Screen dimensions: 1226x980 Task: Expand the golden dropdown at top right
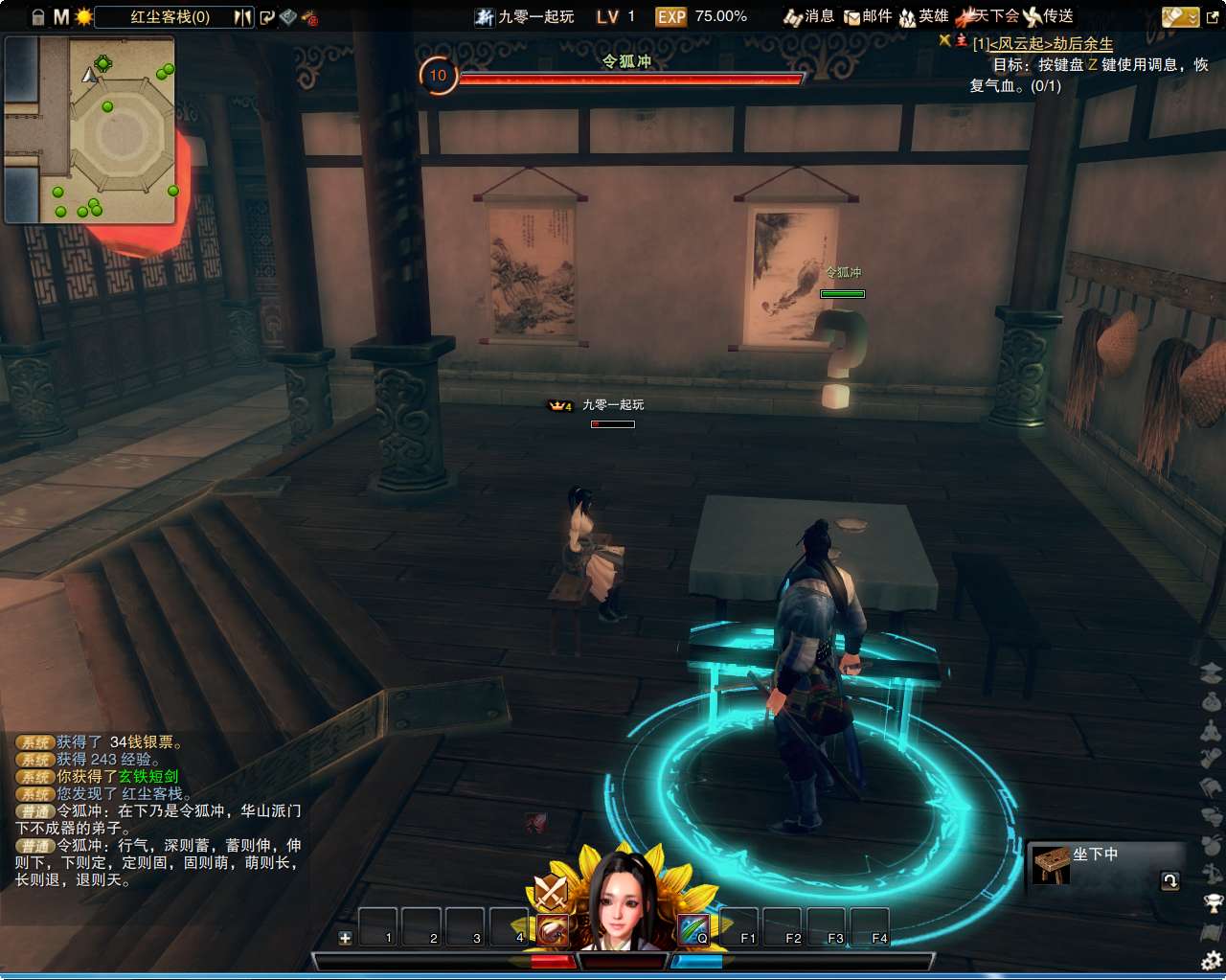[x=1180, y=16]
